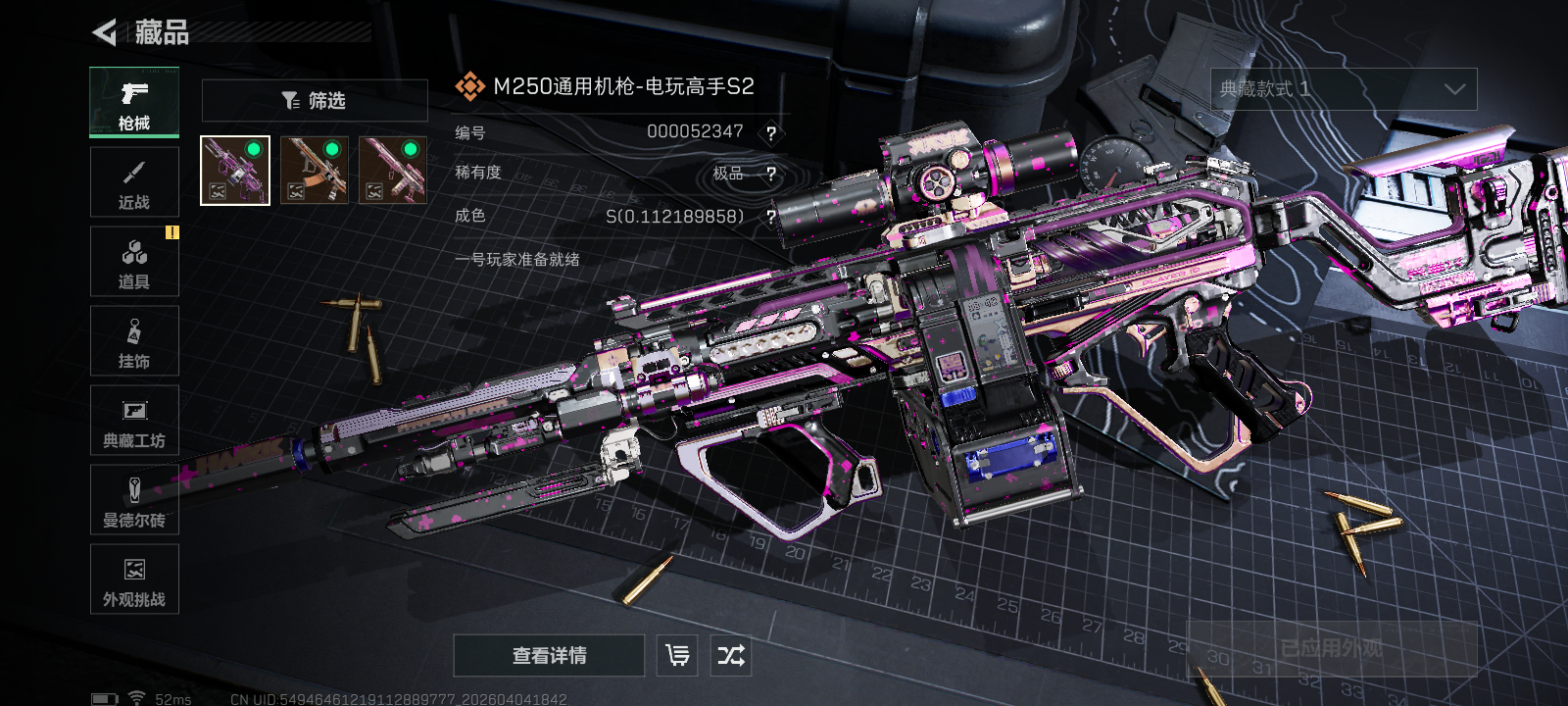
Task: Click the 查看详情 button
Action: (549, 655)
